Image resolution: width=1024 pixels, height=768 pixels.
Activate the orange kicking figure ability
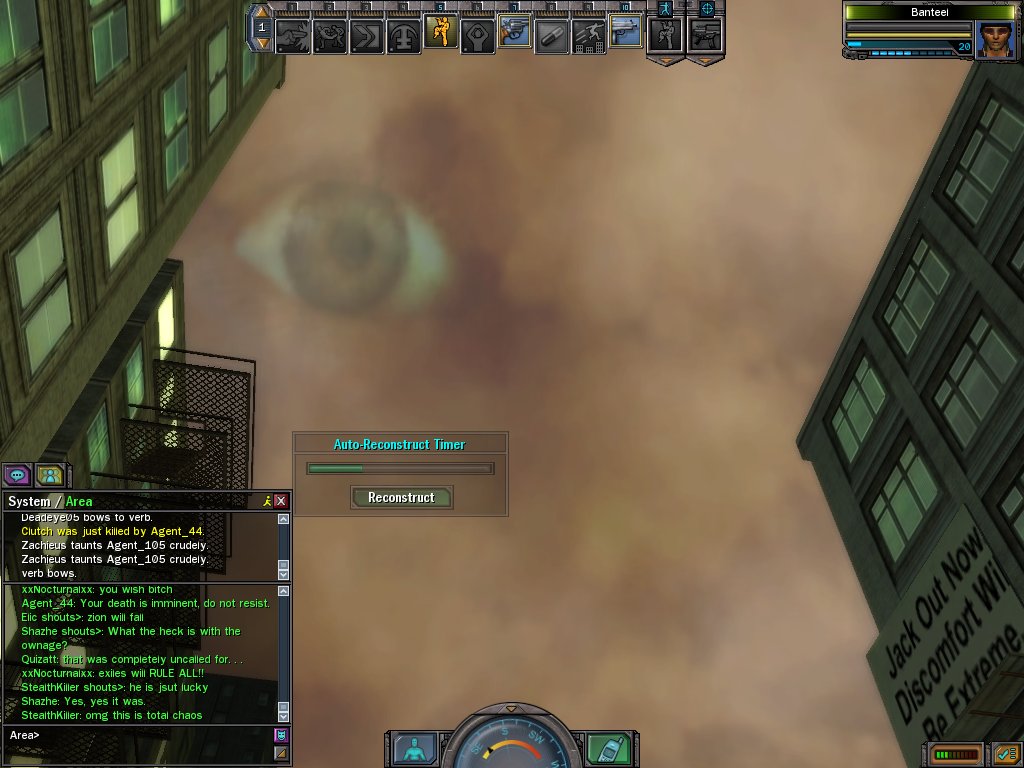click(x=441, y=33)
